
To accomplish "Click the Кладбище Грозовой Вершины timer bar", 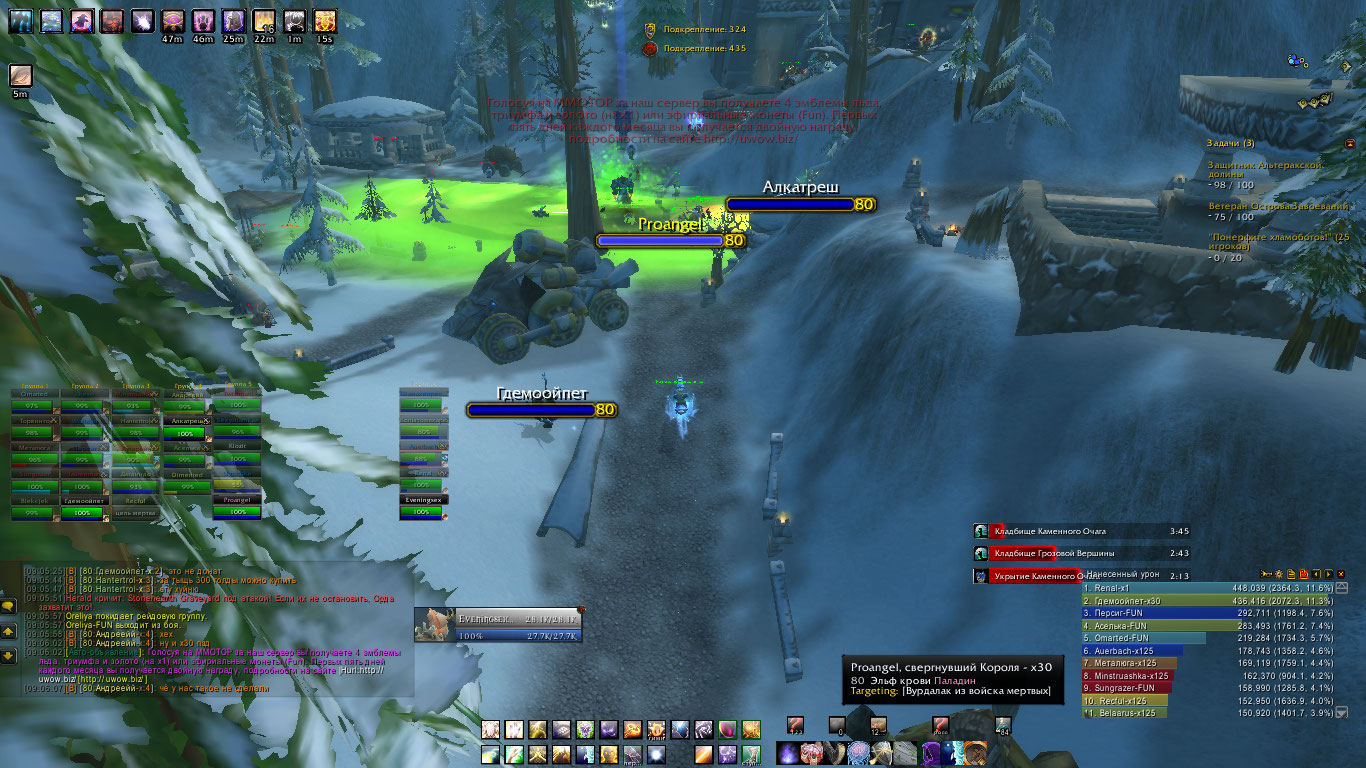I will coord(1082,553).
